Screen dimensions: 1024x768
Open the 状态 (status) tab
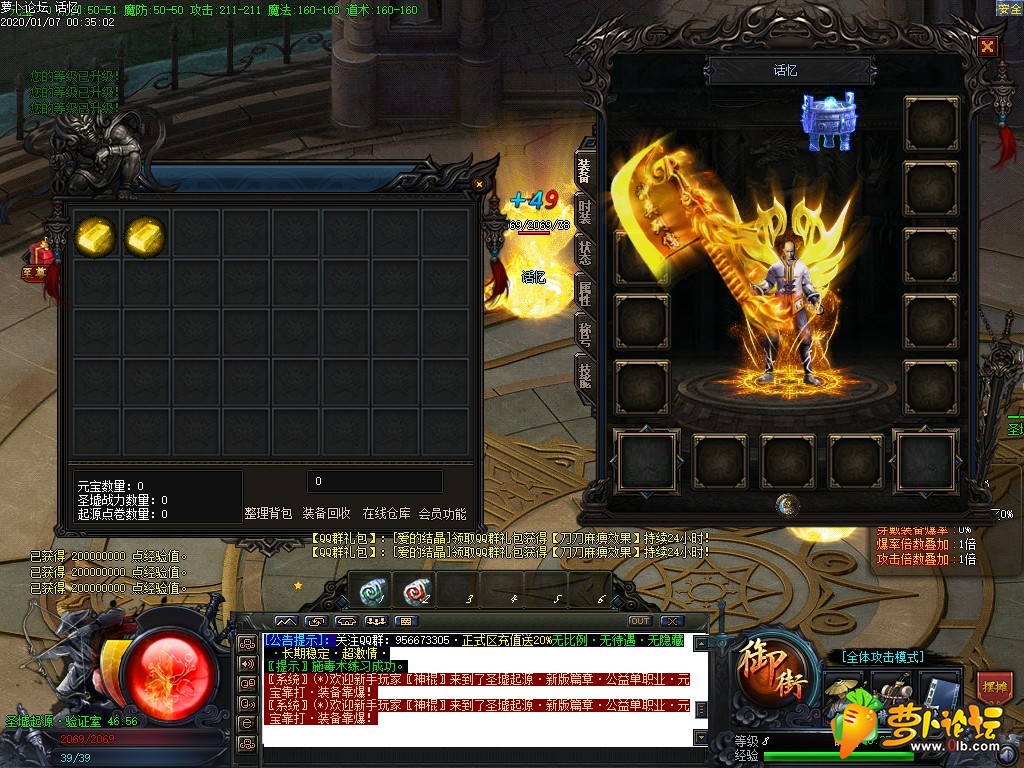tap(585, 253)
